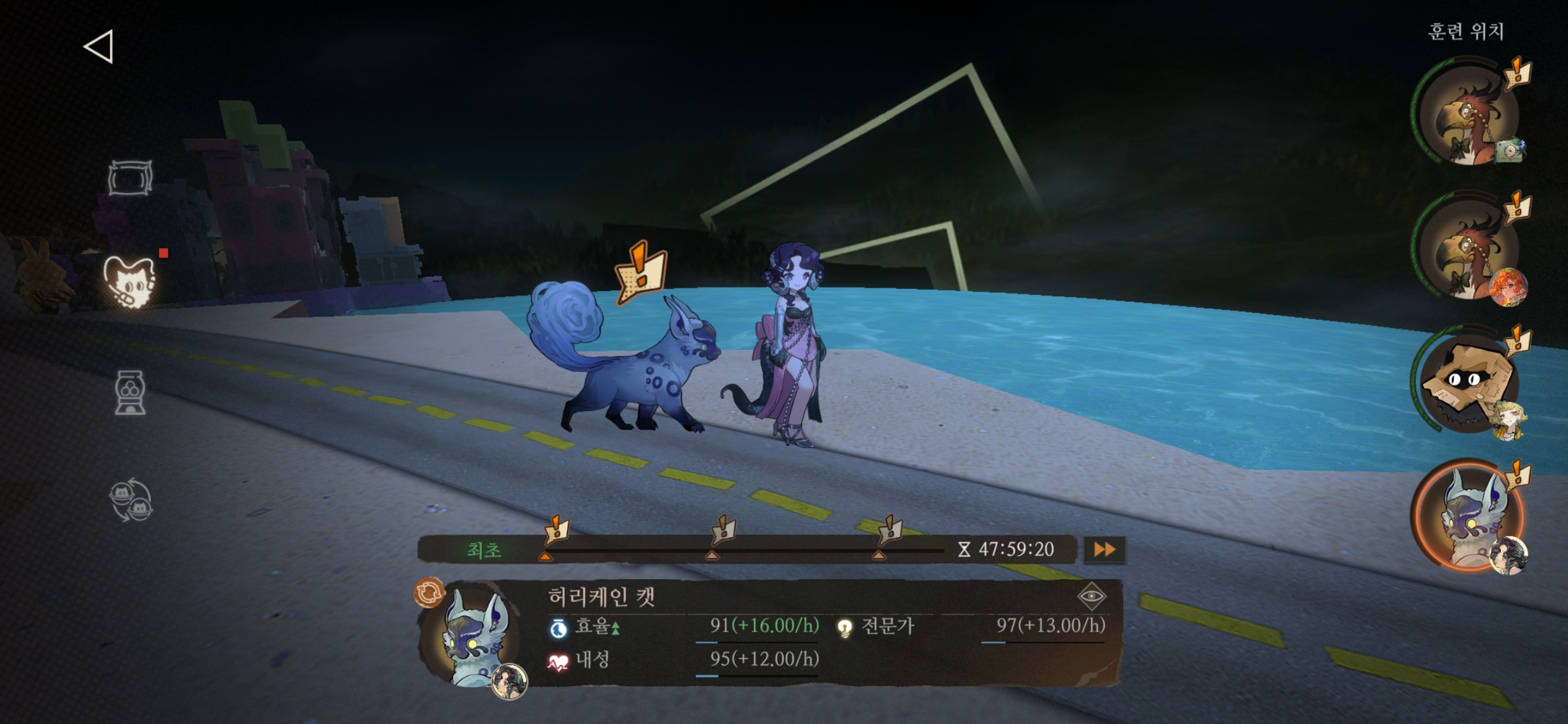Open the pillow rest icon
This screenshot has width=1568, height=724.
(x=130, y=178)
